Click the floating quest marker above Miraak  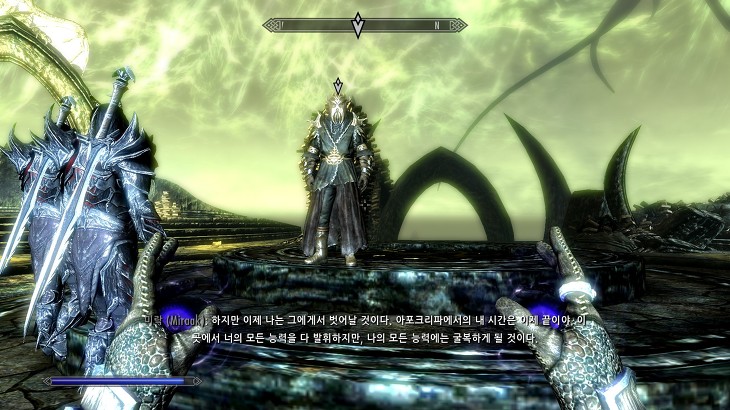[x=338, y=85]
